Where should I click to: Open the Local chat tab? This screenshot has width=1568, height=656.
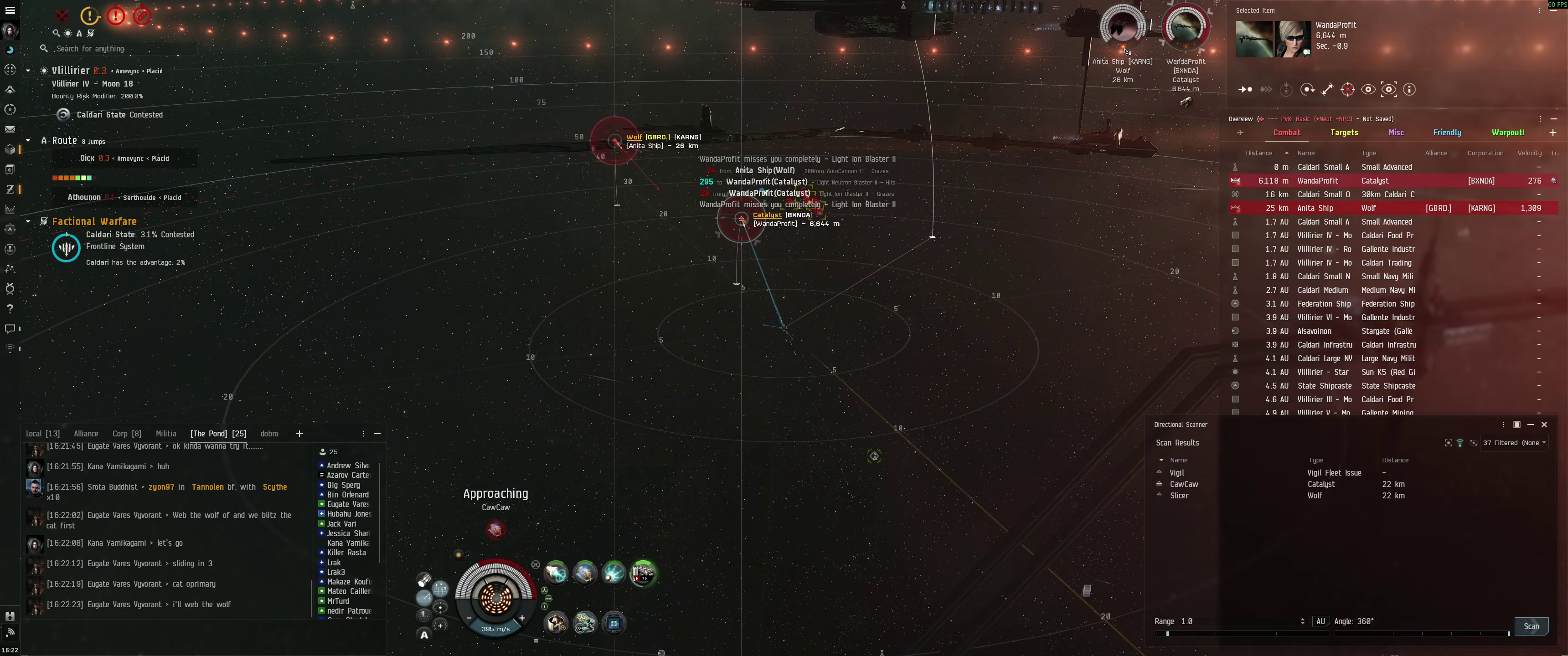pos(42,434)
